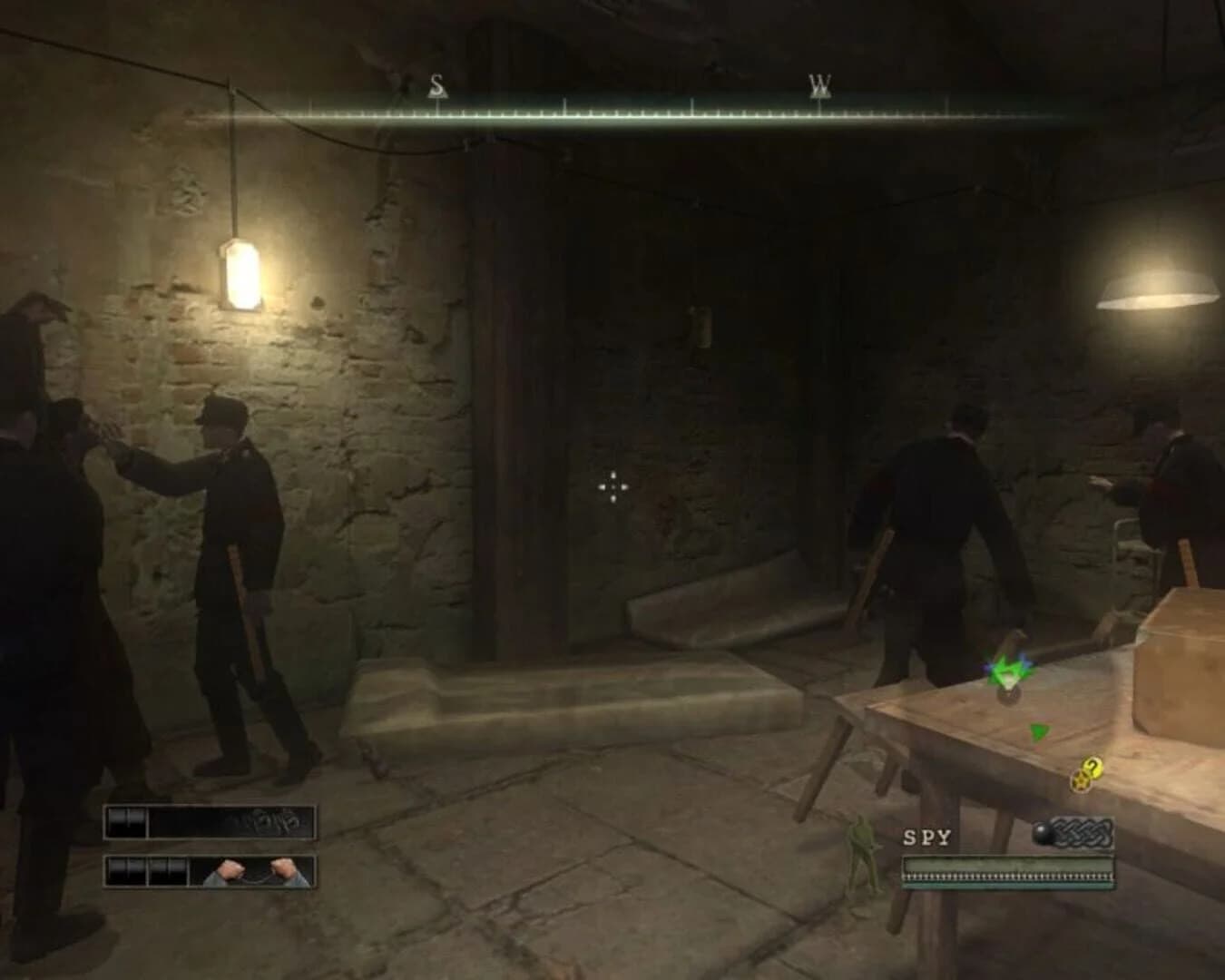Click the glowing green star pickup marker

(x=1007, y=667)
